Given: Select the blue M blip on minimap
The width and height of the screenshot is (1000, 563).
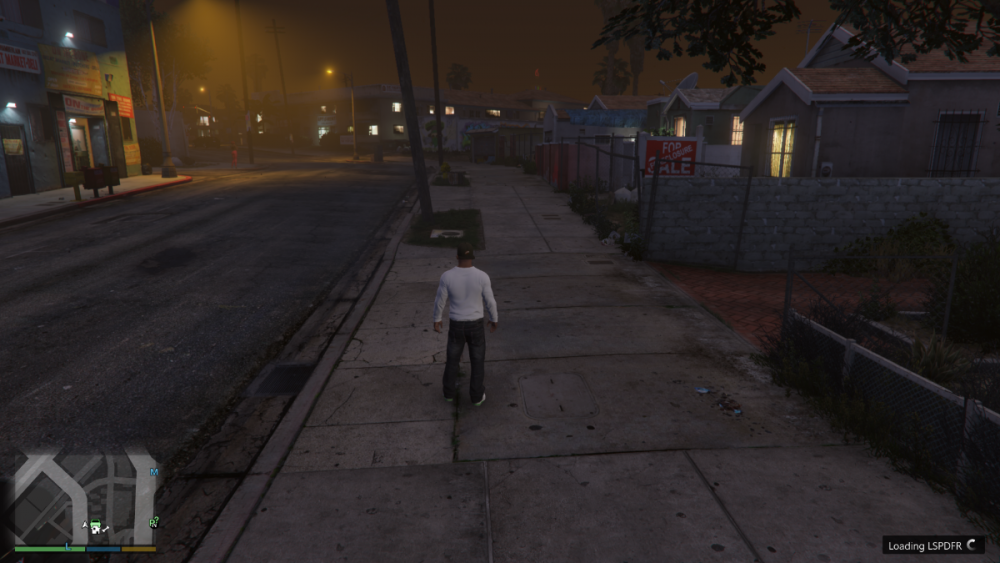Looking at the screenshot, I should pos(154,471).
